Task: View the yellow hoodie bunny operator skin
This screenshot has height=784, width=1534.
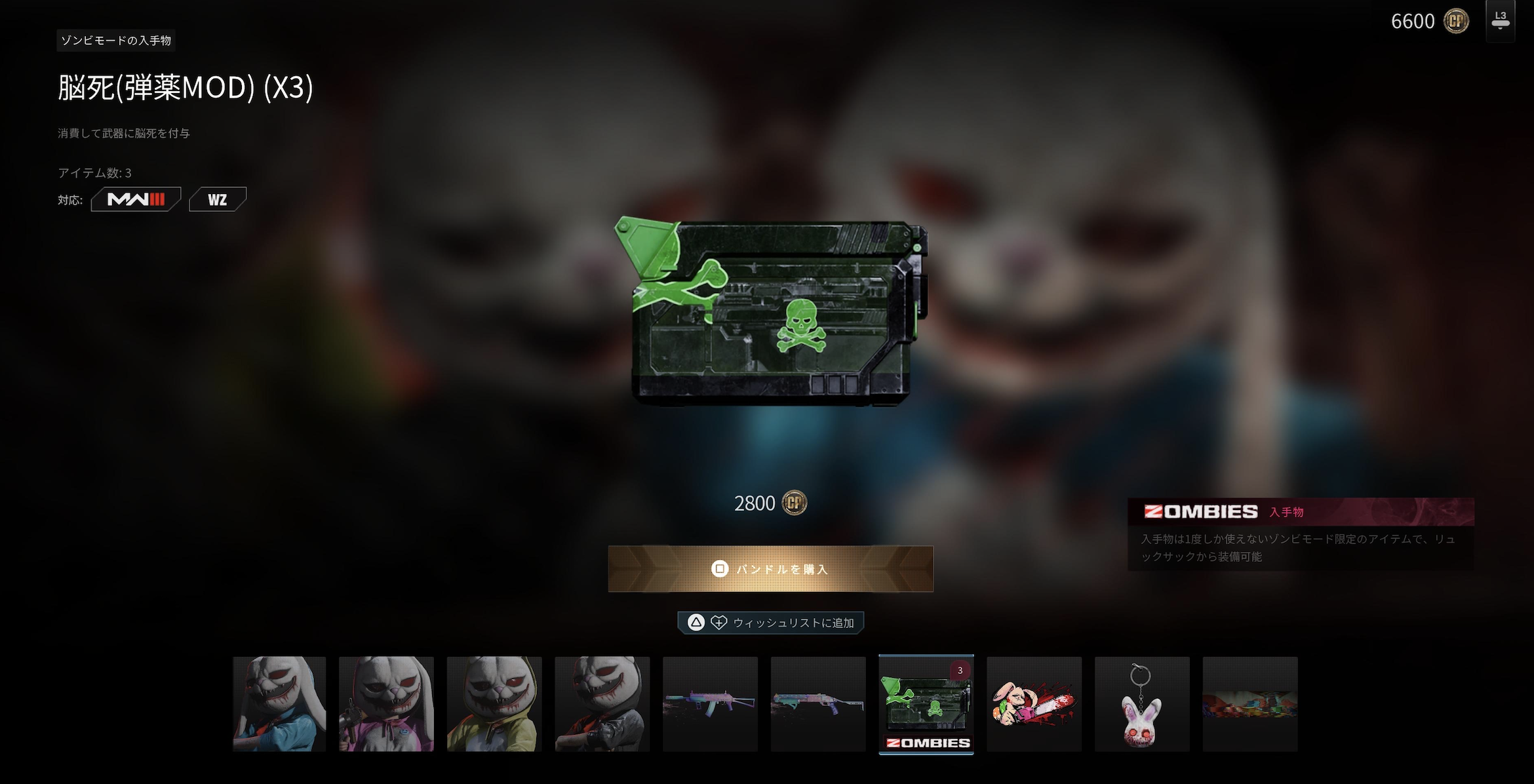Action: pyautogui.click(x=494, y=704)
